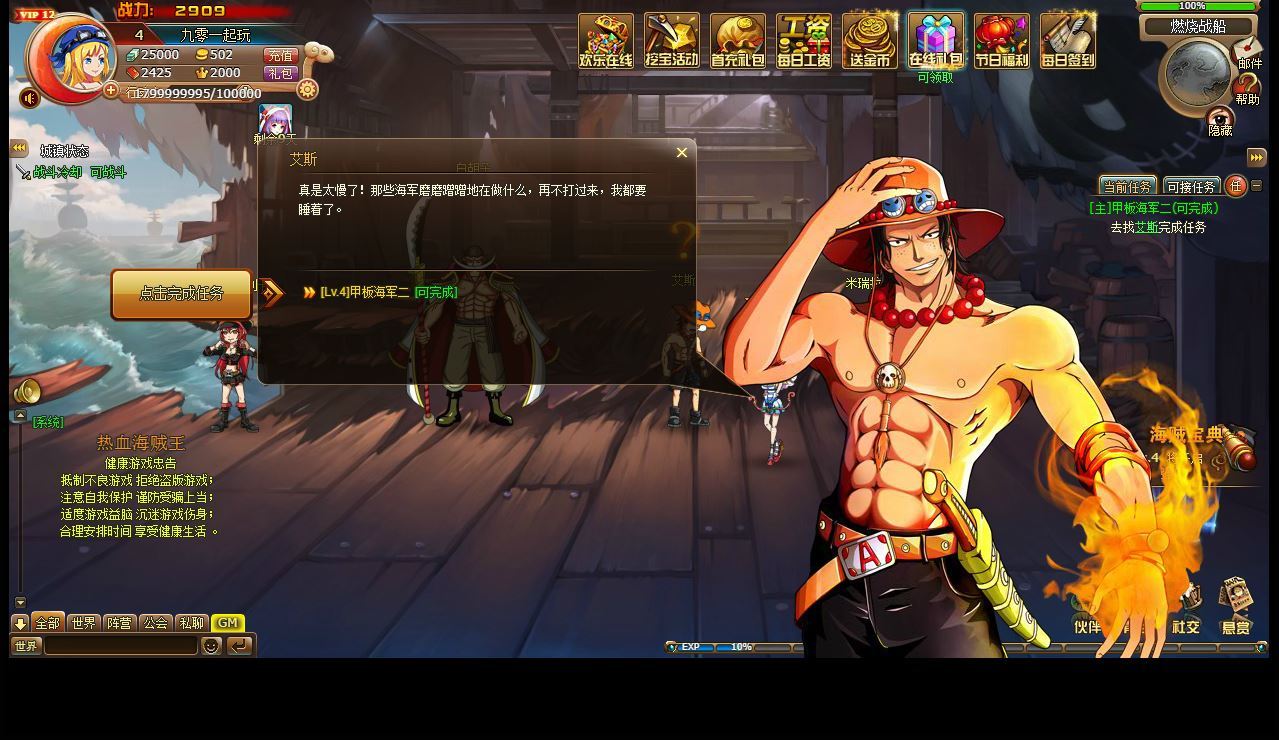
Task: Open the 帮助 help icon
Action: (x=1247, y=88)
